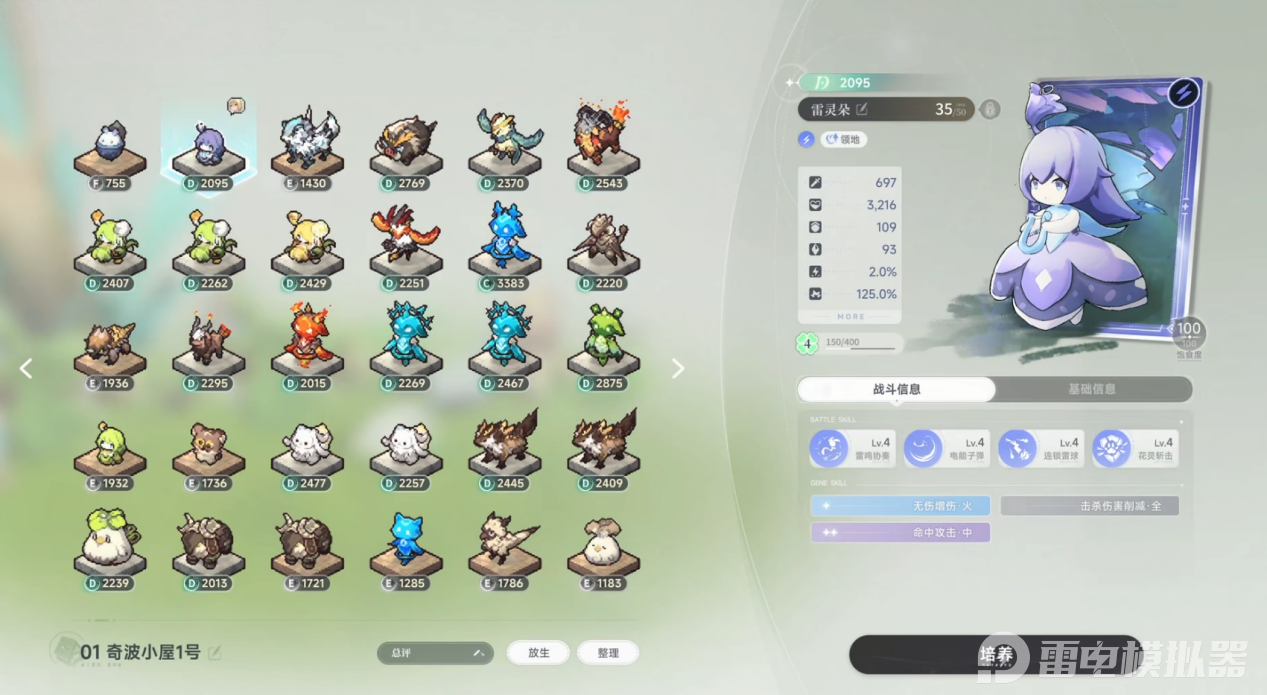This screenshot has height=695, width=1267.
Task: Go to the previous storage page arrow
Action: (x=26, y=368)
